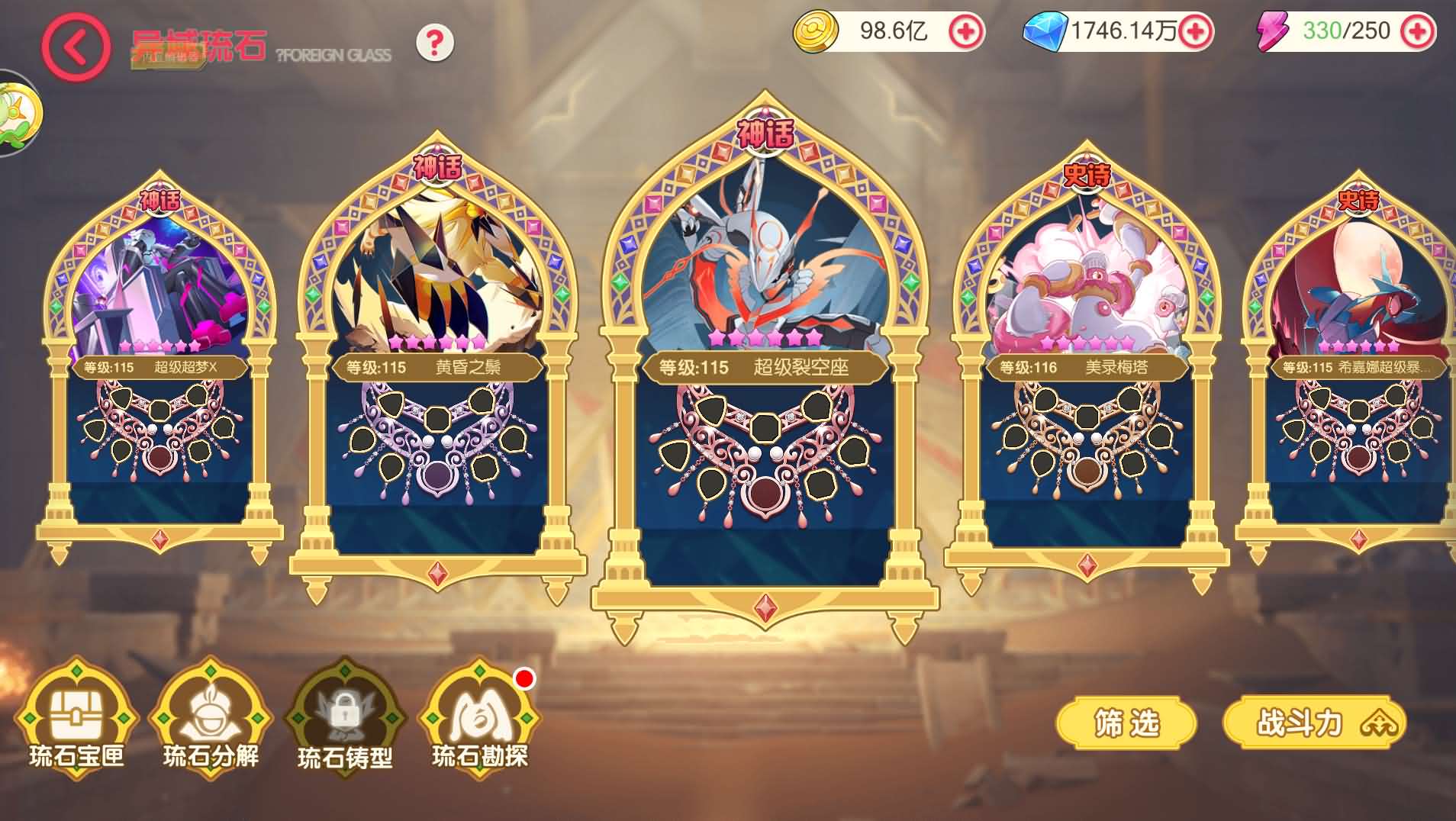Open the 筛选 filter options

(x=1126, y=723)
